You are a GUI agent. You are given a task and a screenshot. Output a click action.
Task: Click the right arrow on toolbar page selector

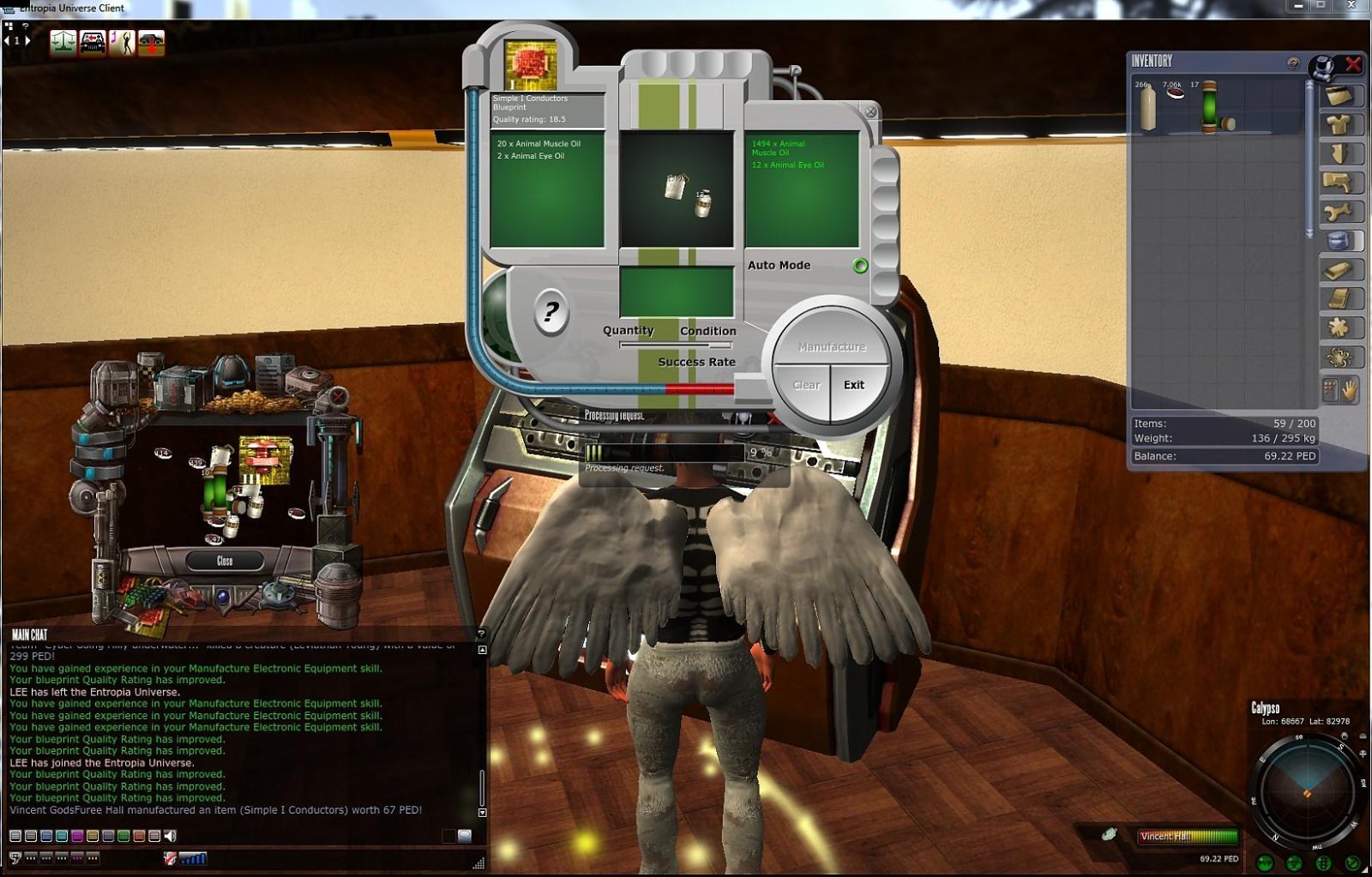coord(26,39)
